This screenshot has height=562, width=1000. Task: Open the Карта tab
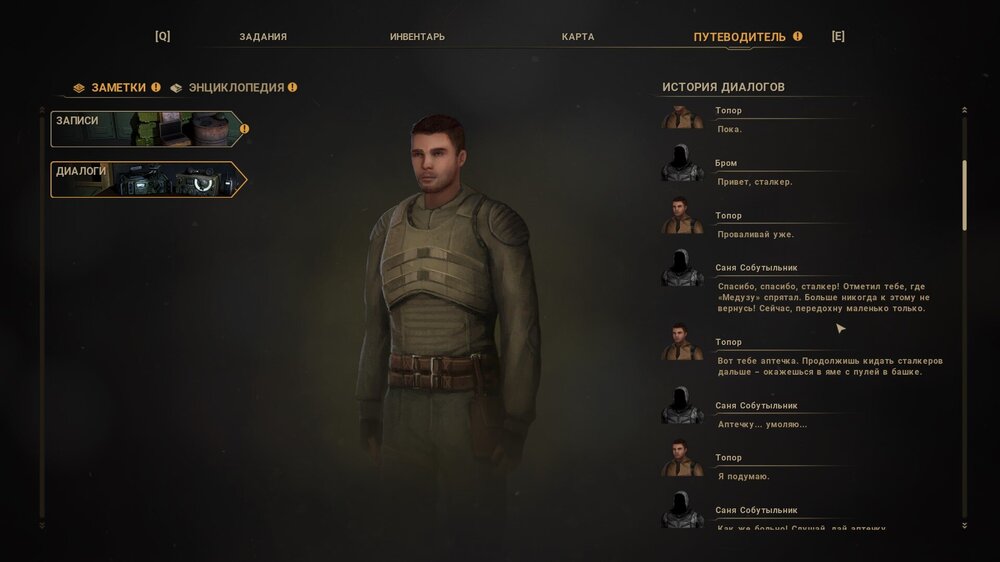(578, 37)
